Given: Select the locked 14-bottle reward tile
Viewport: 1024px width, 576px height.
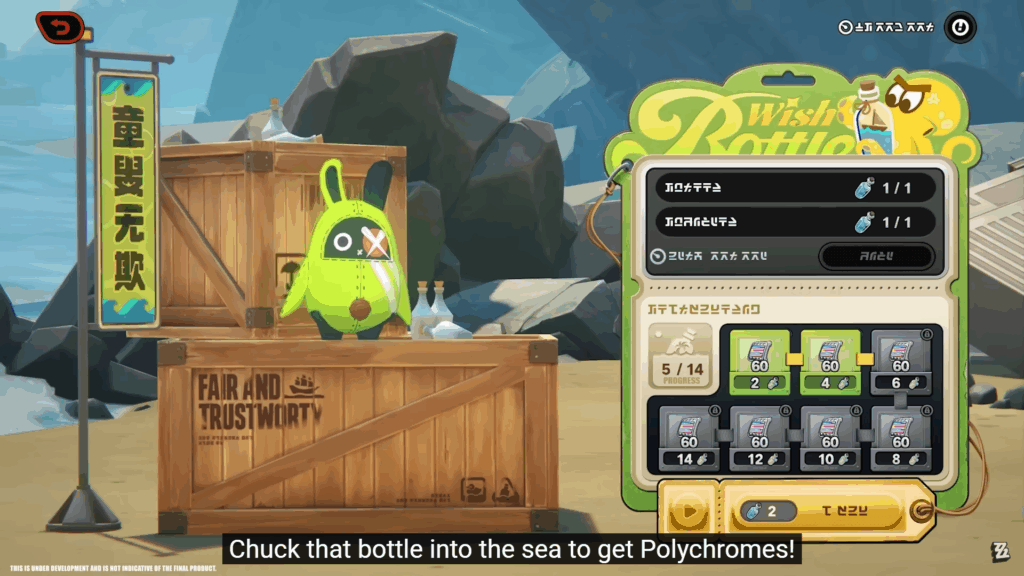Looking at the screenshot, I should (x=689, y=437).
